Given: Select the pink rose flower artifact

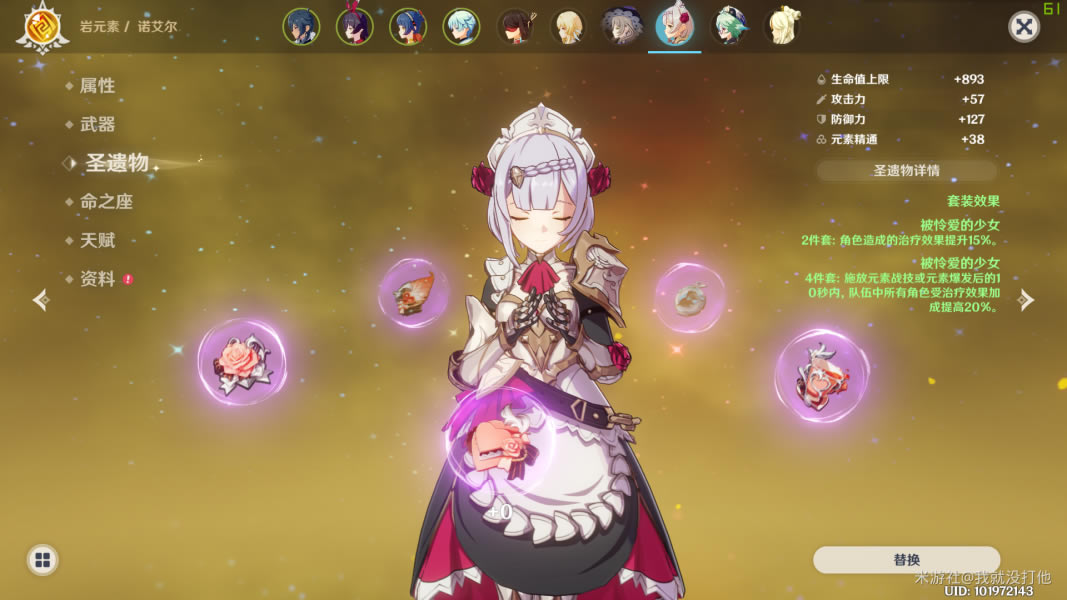Looking at the screenshot, I should (x=242, y=361).
